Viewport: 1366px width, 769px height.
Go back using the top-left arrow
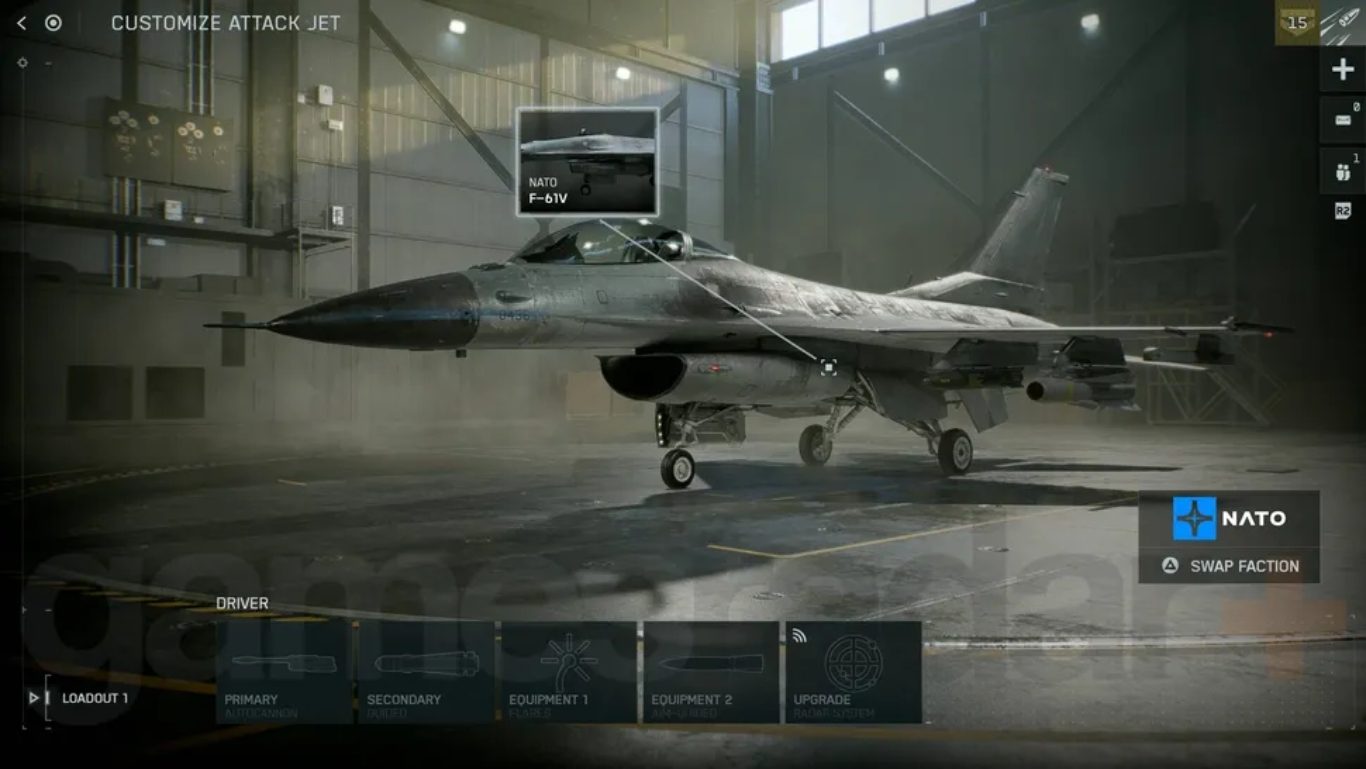(22, 23)
